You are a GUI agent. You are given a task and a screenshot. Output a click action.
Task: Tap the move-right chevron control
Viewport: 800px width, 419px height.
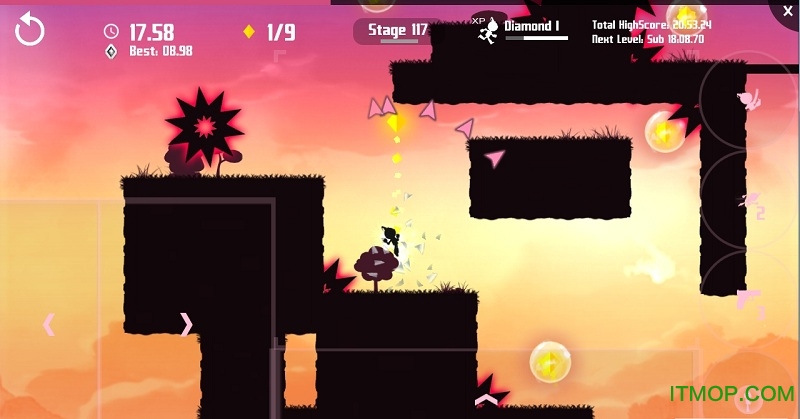(x=186, y=324)
